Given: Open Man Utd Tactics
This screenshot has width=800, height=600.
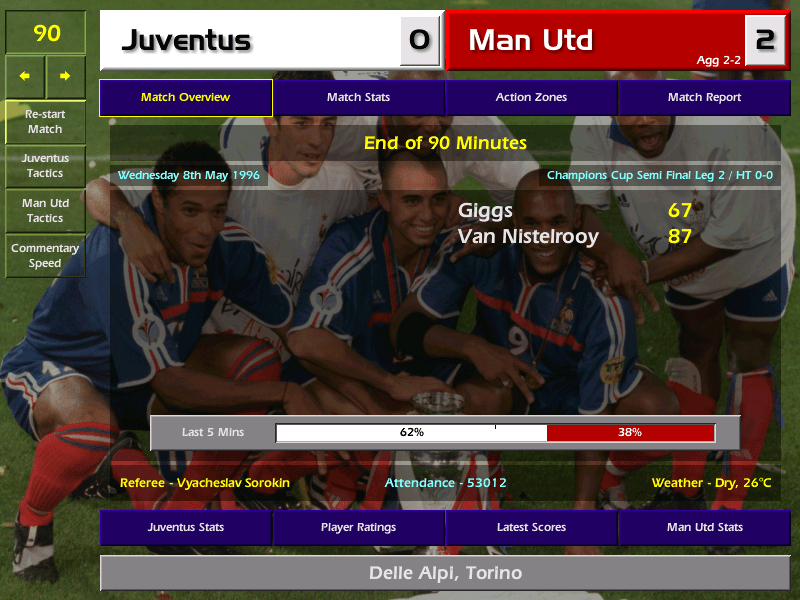Looking at the screenshot, I should pyautogui.click(x=45, y=211).
